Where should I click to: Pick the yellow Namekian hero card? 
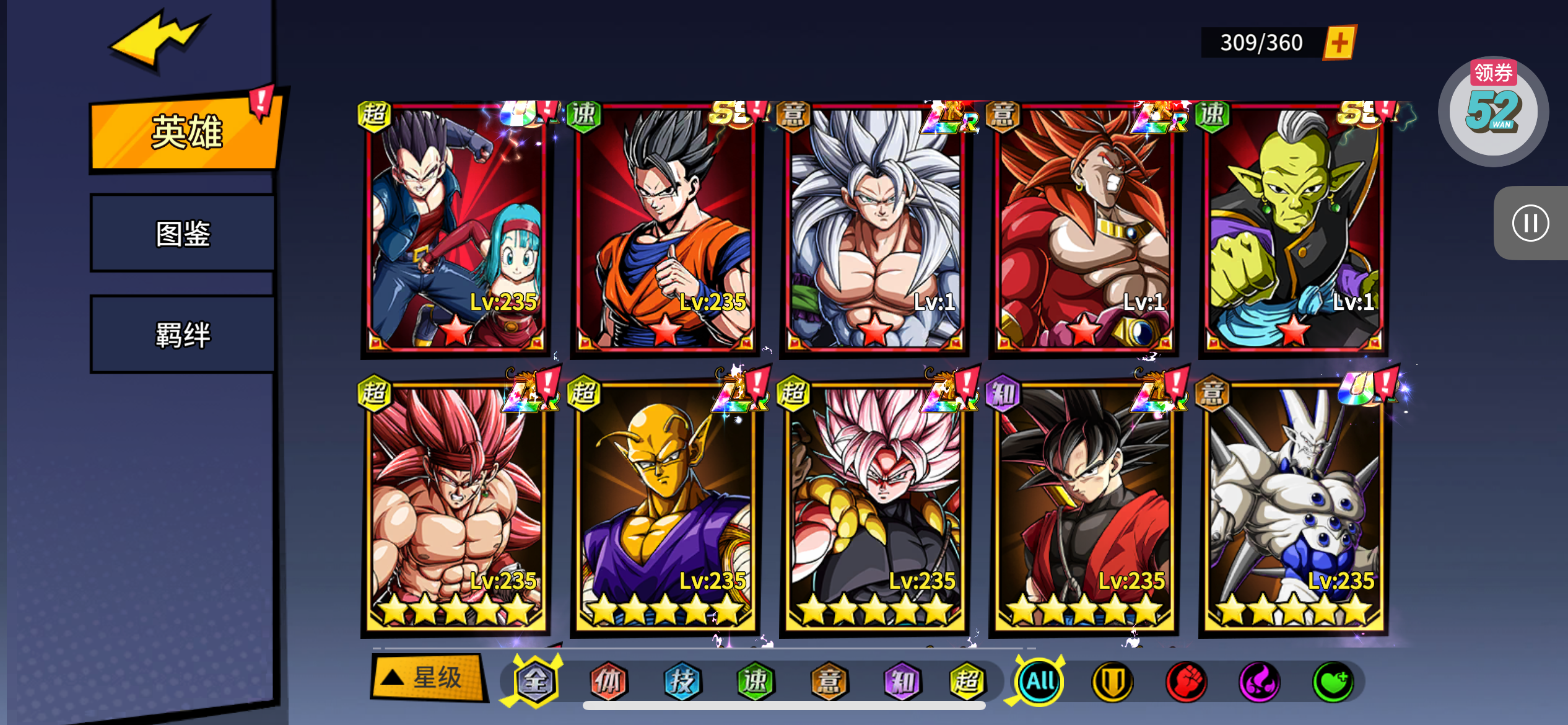click(x=665, y=507)
